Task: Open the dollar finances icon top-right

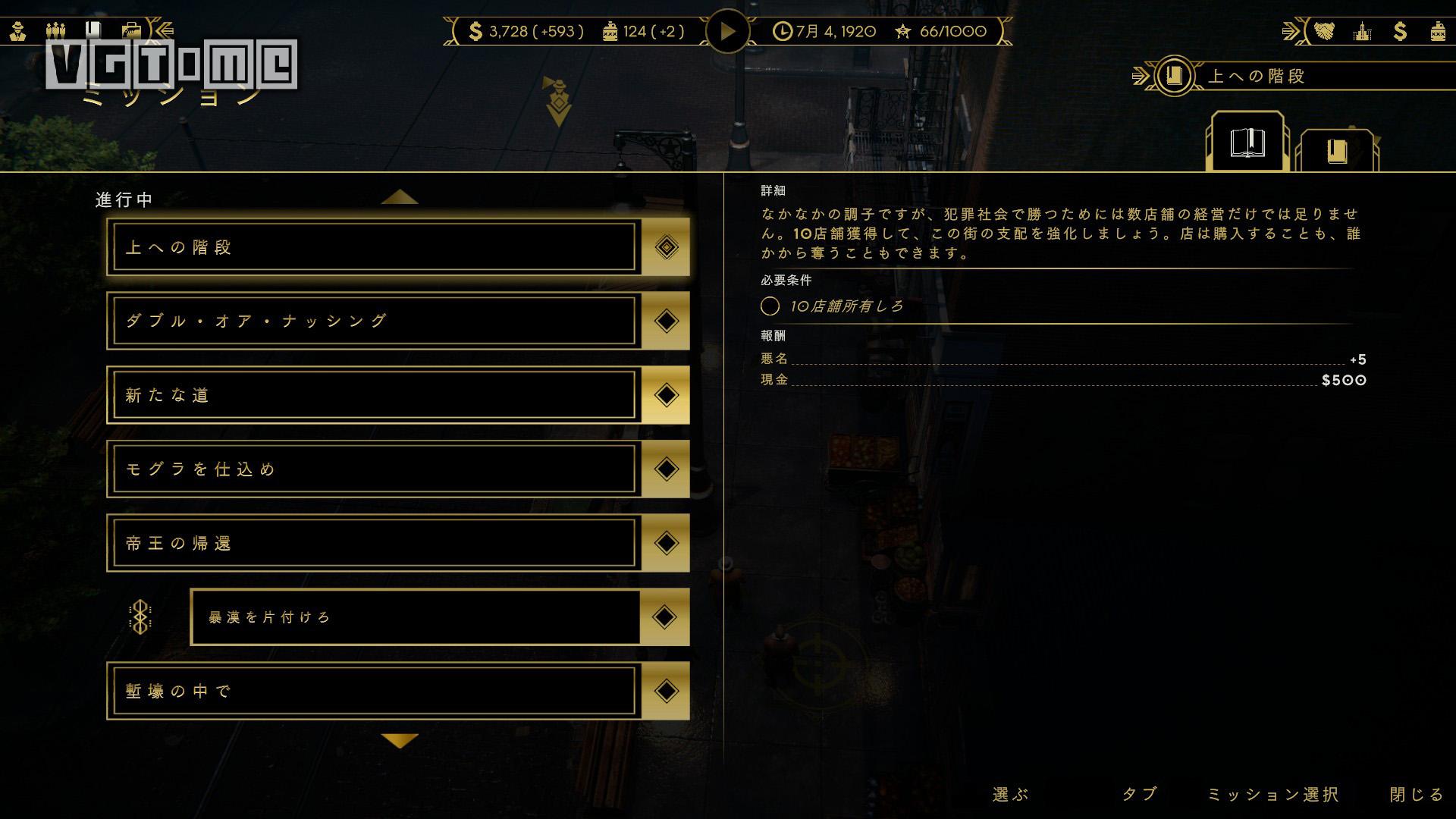Action: 1400,32
